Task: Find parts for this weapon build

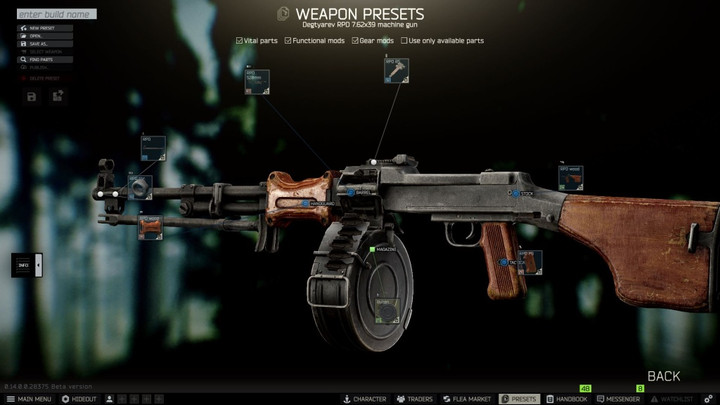Action: click(43, 59)
